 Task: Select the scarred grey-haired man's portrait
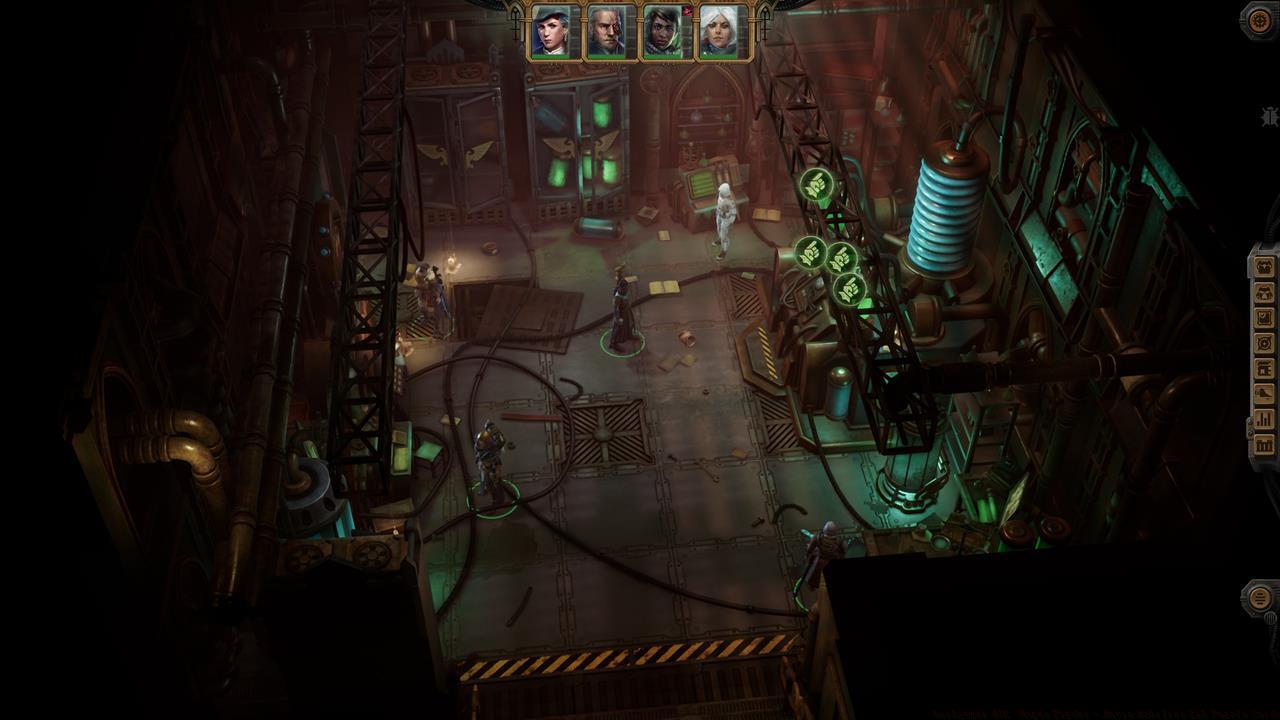(x=607, y=32)
